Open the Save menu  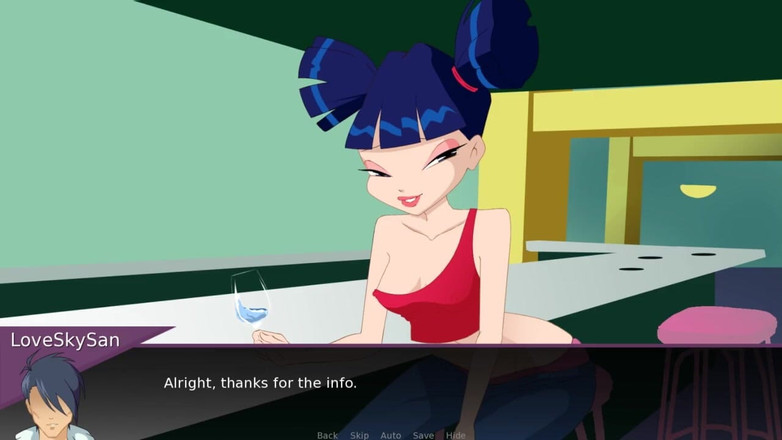[423, 435]
